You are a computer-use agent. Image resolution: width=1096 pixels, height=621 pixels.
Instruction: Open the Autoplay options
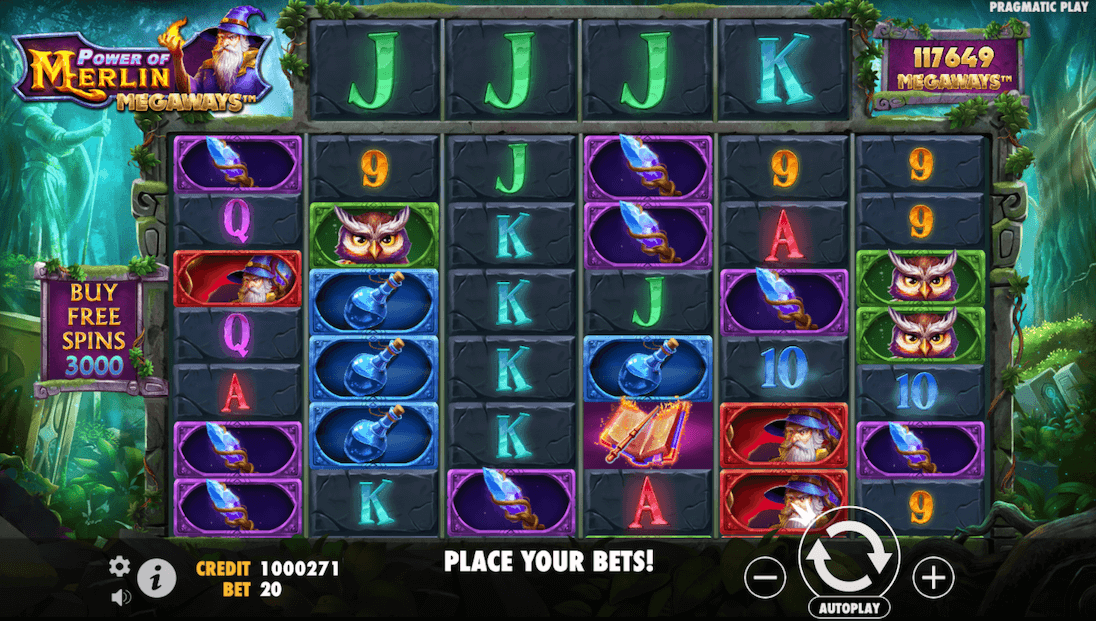[850, 607]
